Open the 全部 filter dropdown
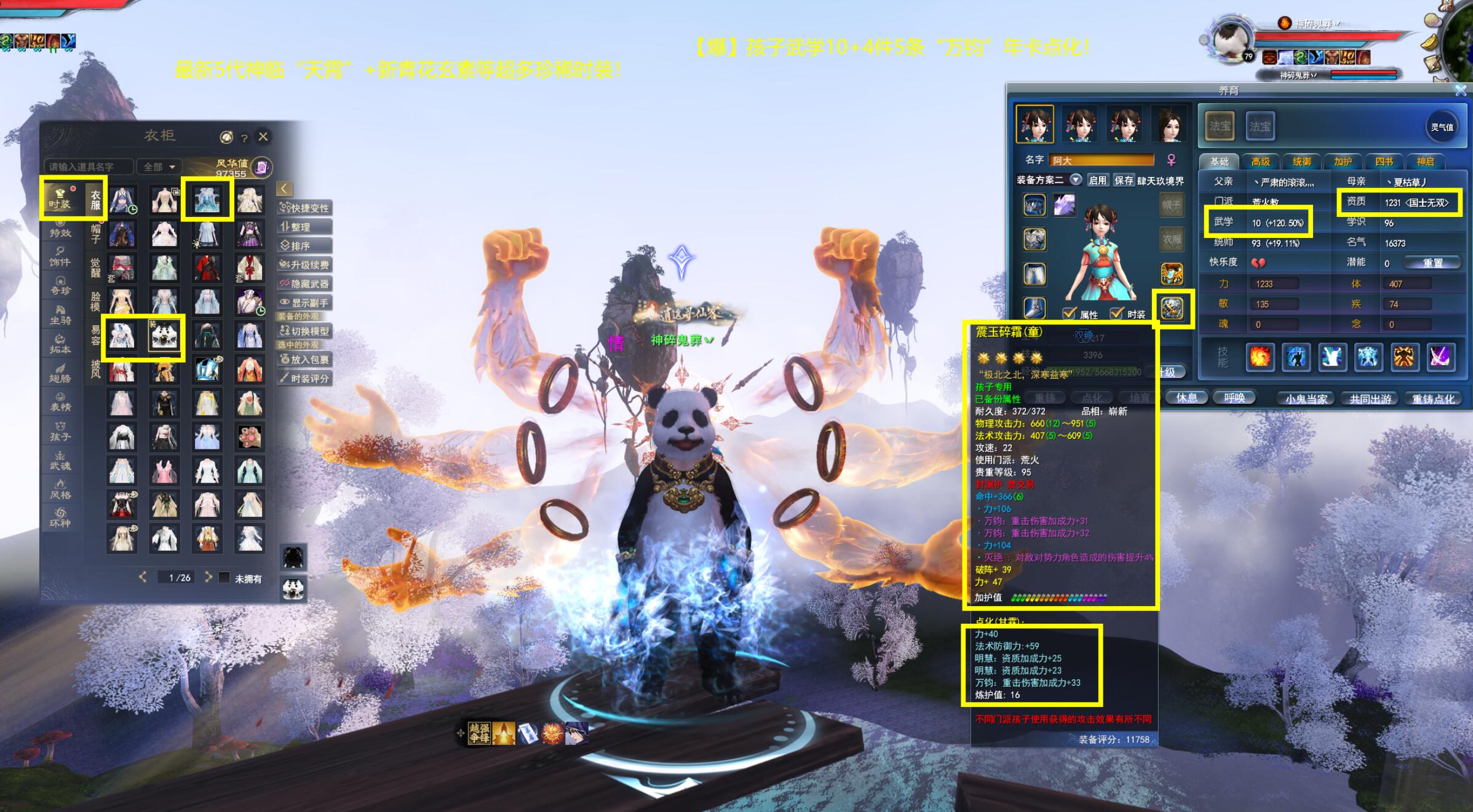Viewport: 1473px width, 812px height. (x=159, y=167)
